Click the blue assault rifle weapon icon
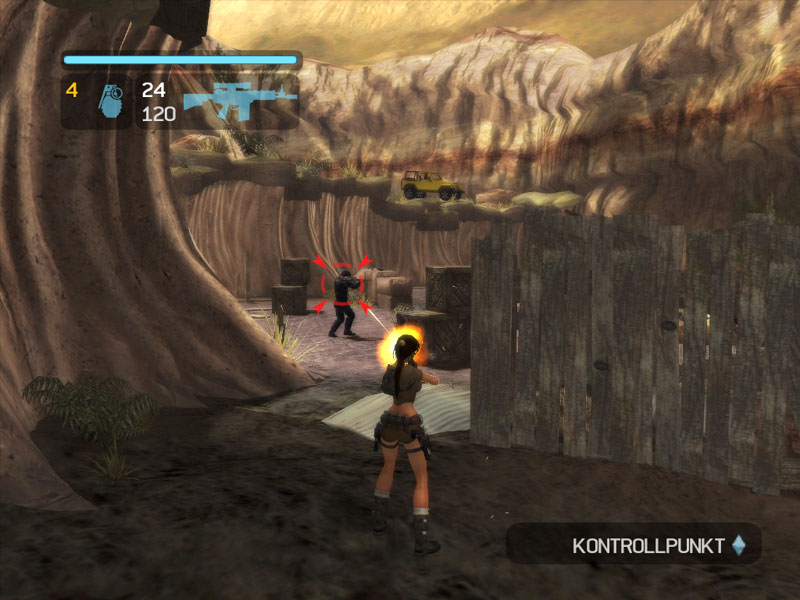Screen dimensions: 800x600 tap(240, 100)
